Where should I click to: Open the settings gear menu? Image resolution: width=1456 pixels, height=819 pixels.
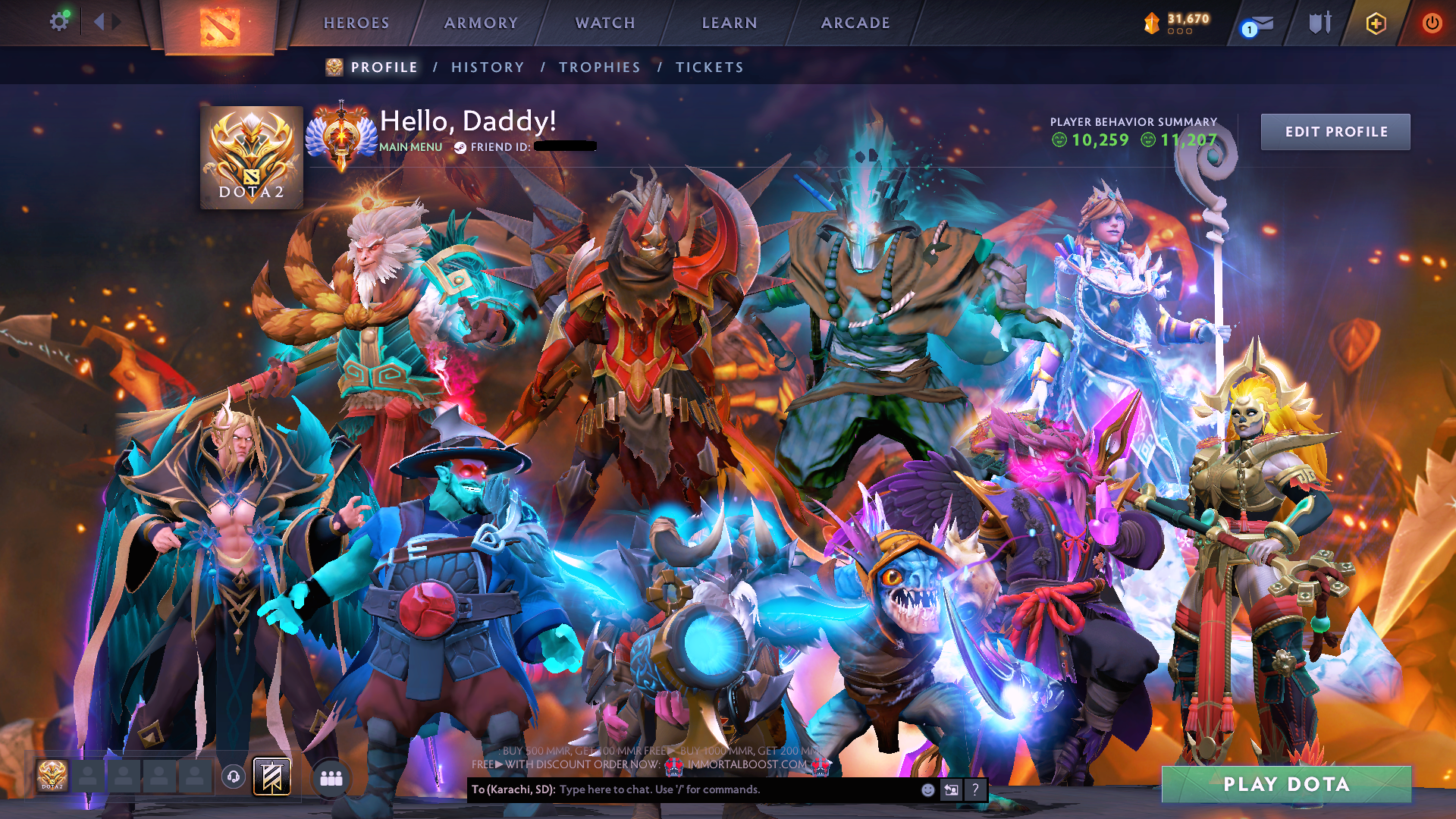(58, 22)
